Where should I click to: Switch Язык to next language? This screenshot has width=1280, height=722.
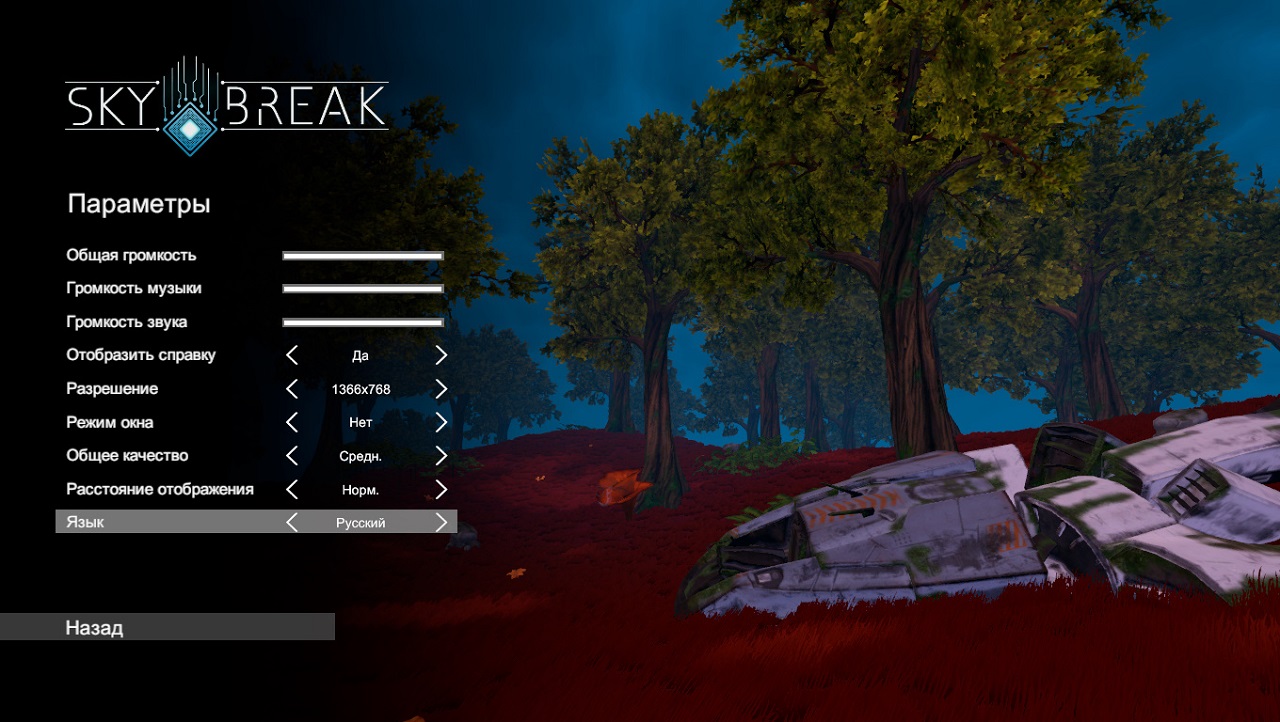coord(441,522)
